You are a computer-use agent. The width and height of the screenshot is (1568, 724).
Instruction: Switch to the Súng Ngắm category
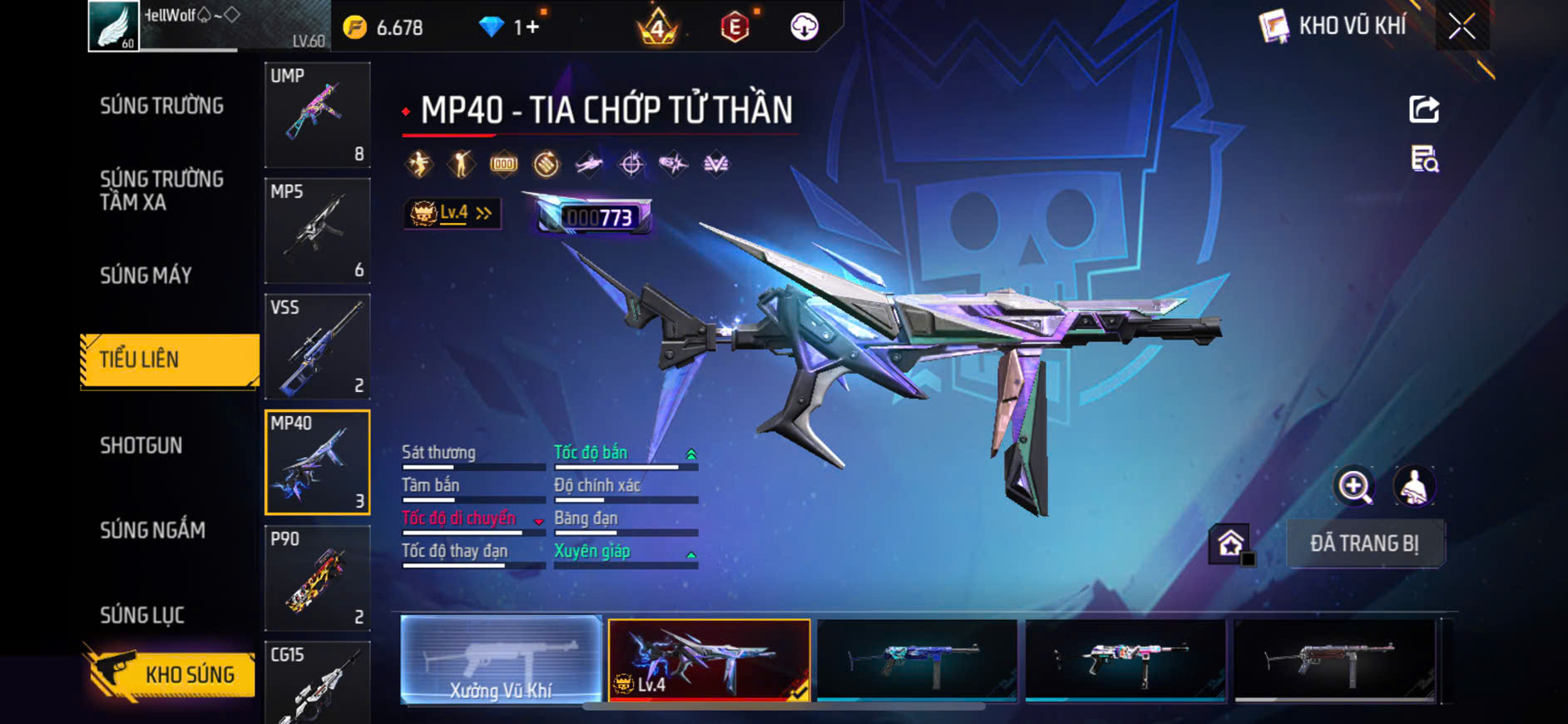(x=152, y=530)
